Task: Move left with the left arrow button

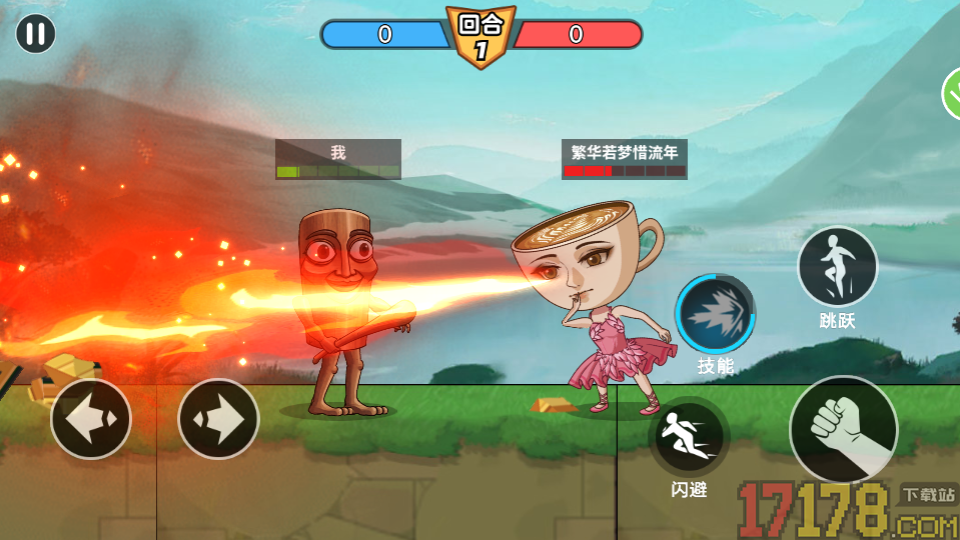Action: (x=91, y=419)
